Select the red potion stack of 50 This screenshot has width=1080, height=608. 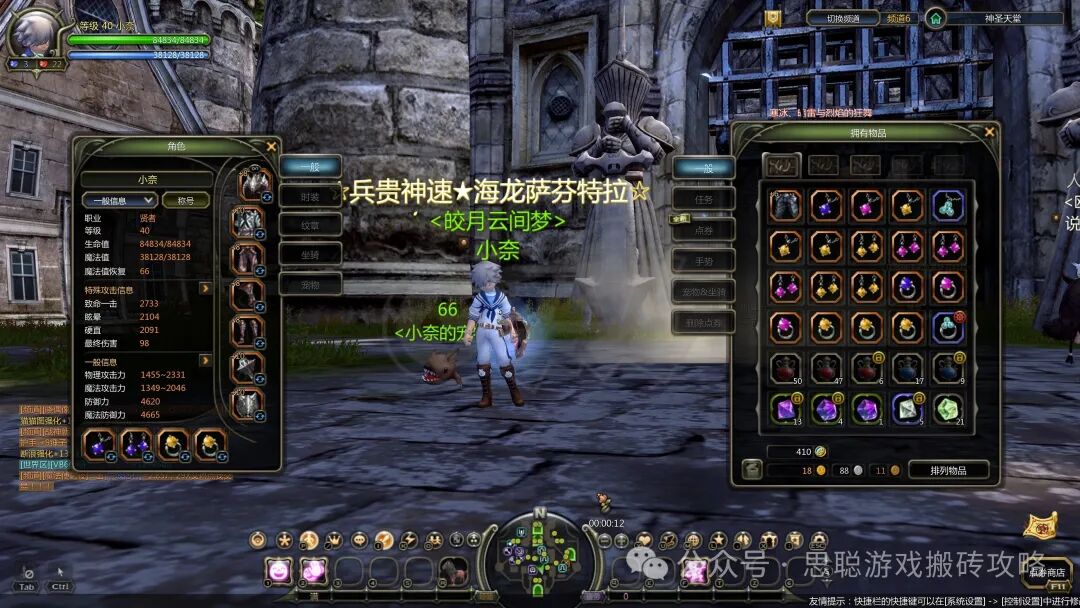[x=786, y=368]
